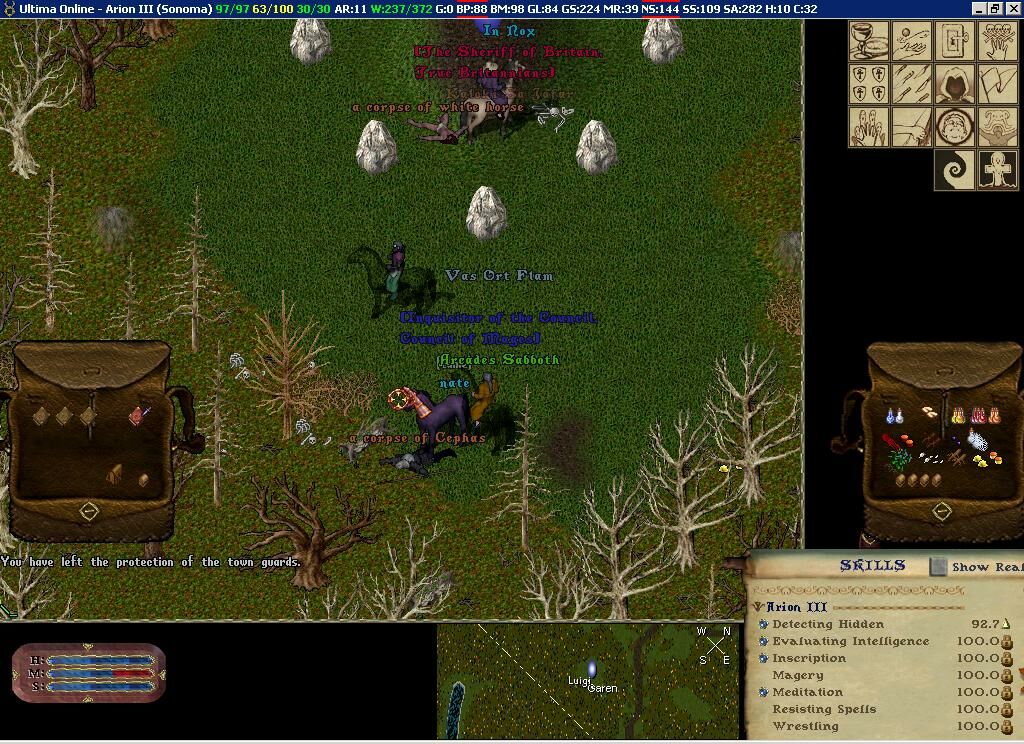1024x744 pixels.
Task: Use the Detecting Hidden skill button
Action: (x=763, y=624)
